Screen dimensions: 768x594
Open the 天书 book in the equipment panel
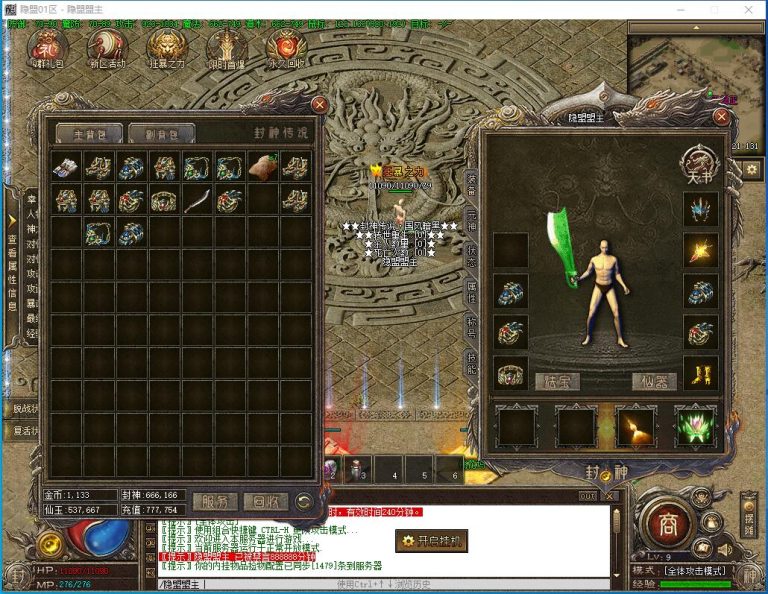695,162
